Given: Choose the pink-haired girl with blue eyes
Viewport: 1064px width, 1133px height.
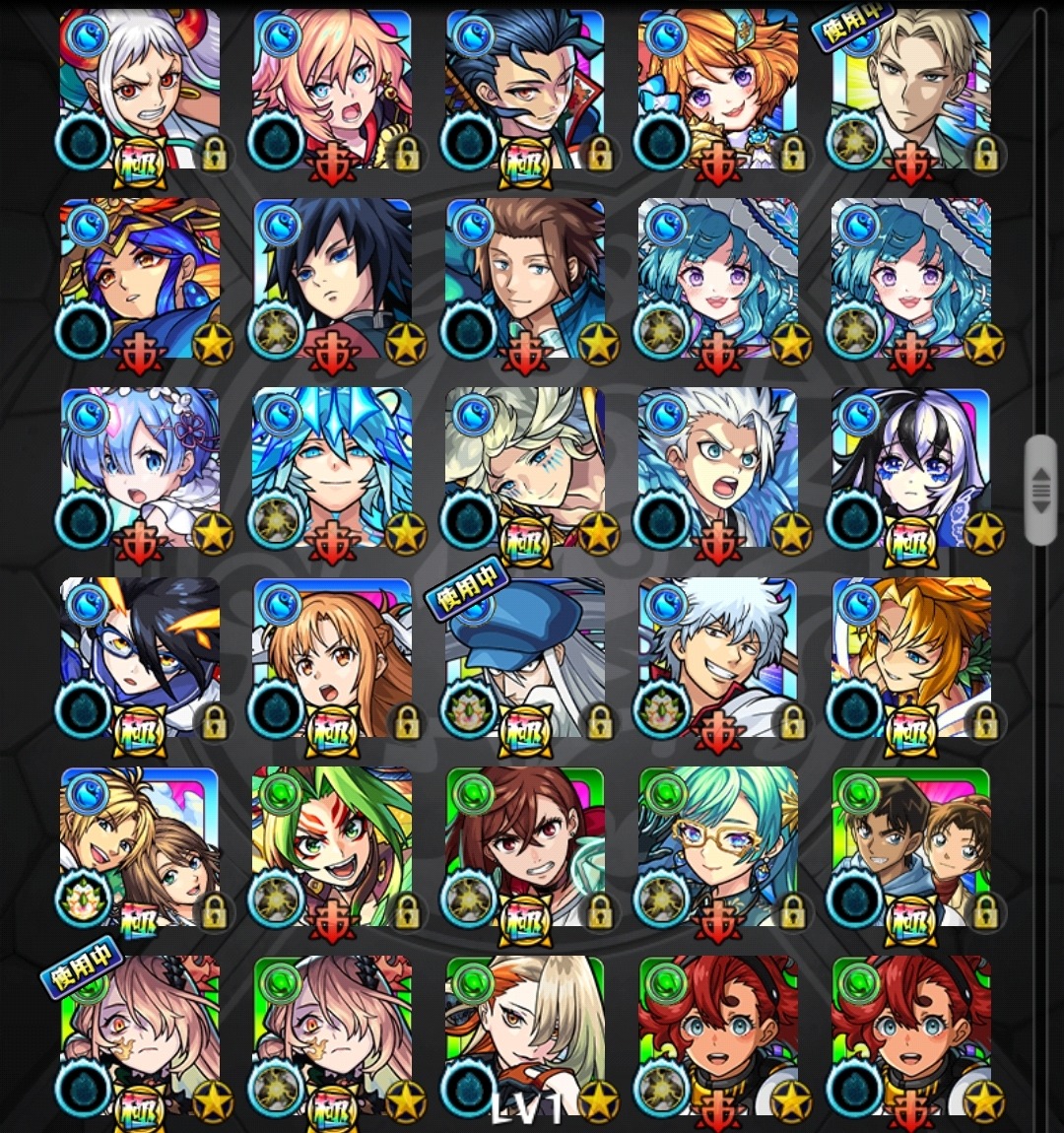Looking at the screenshot, I should [333, 89].
